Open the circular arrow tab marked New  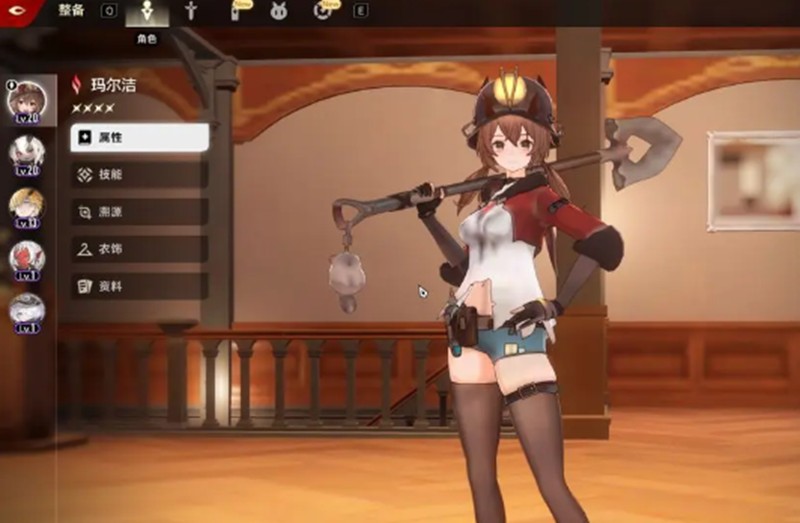[x=322, y=12]
